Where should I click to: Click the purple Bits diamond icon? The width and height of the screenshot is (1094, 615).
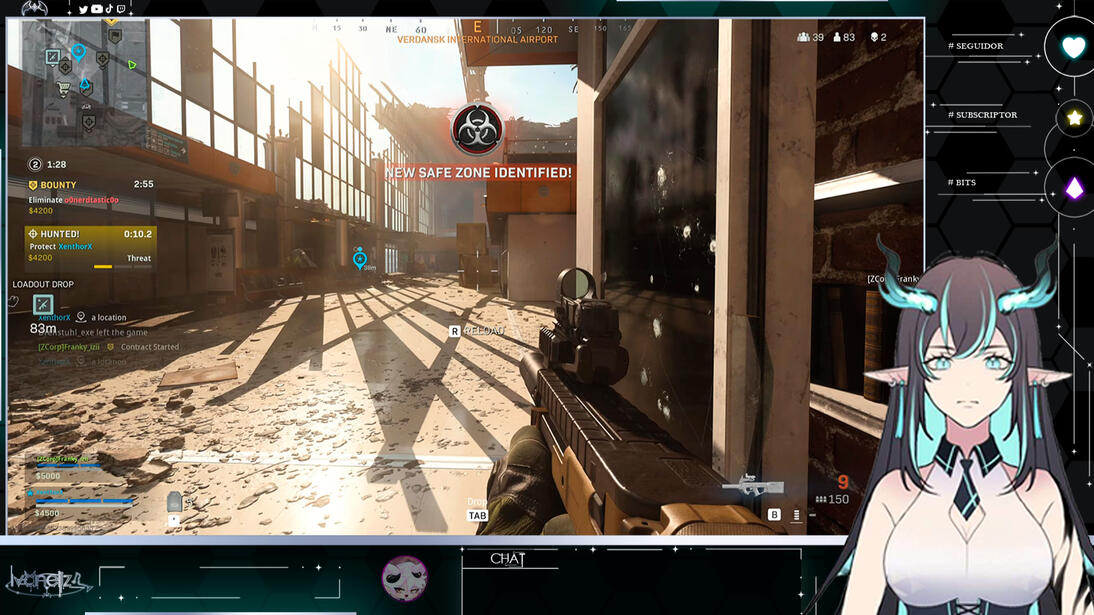coord(1074,187)
